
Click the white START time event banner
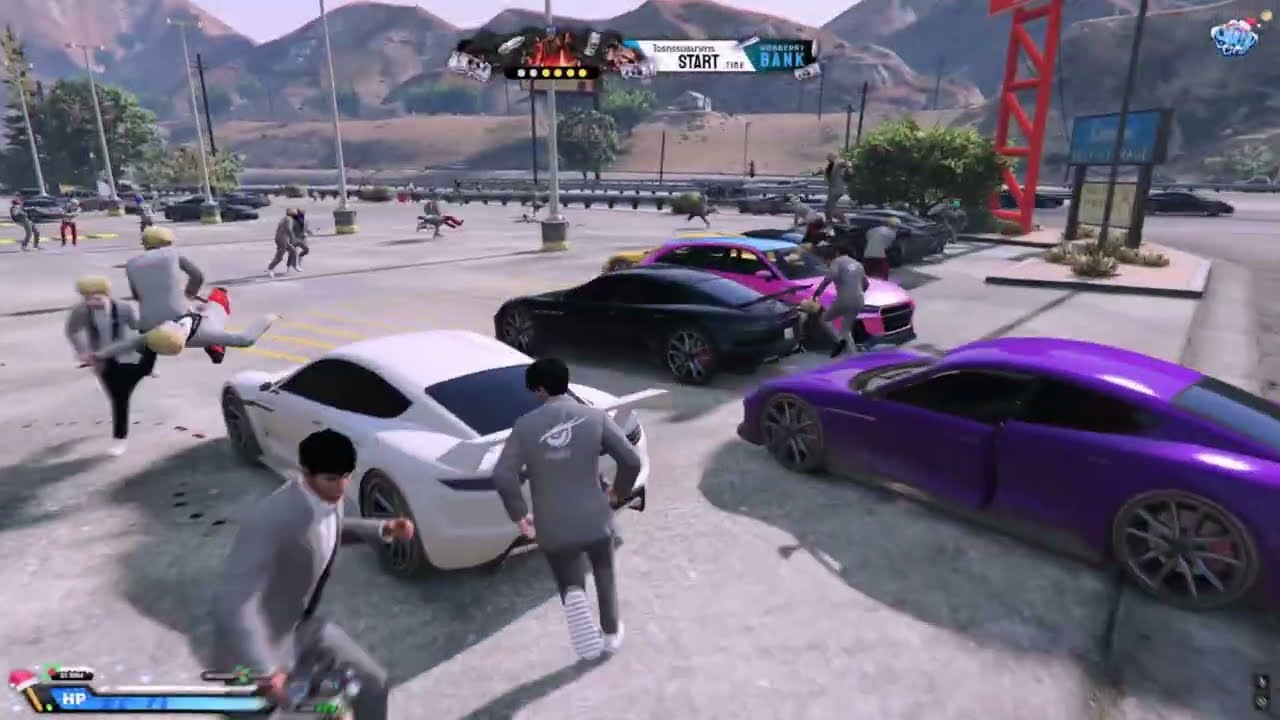[x=690, y=56]
